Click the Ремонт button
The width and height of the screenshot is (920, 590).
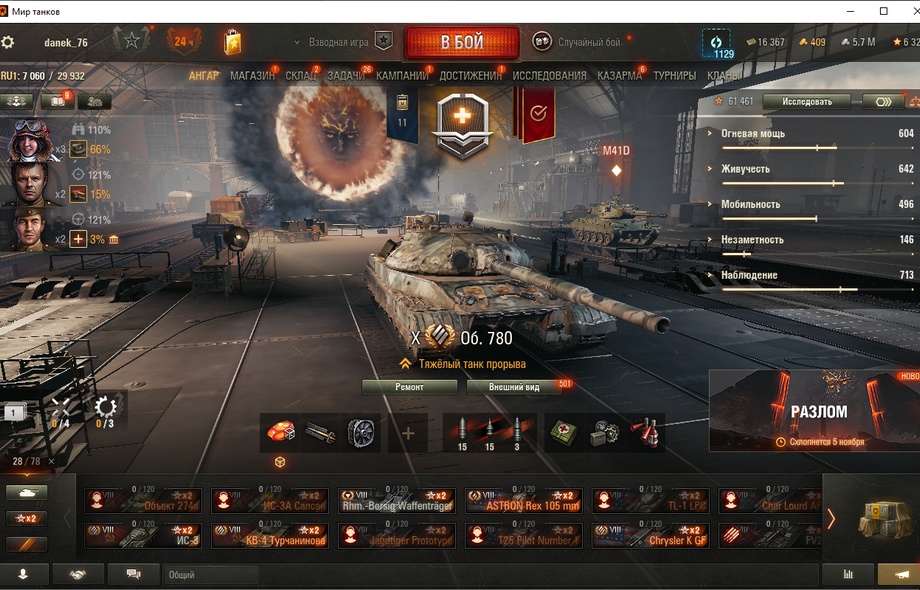409,387
